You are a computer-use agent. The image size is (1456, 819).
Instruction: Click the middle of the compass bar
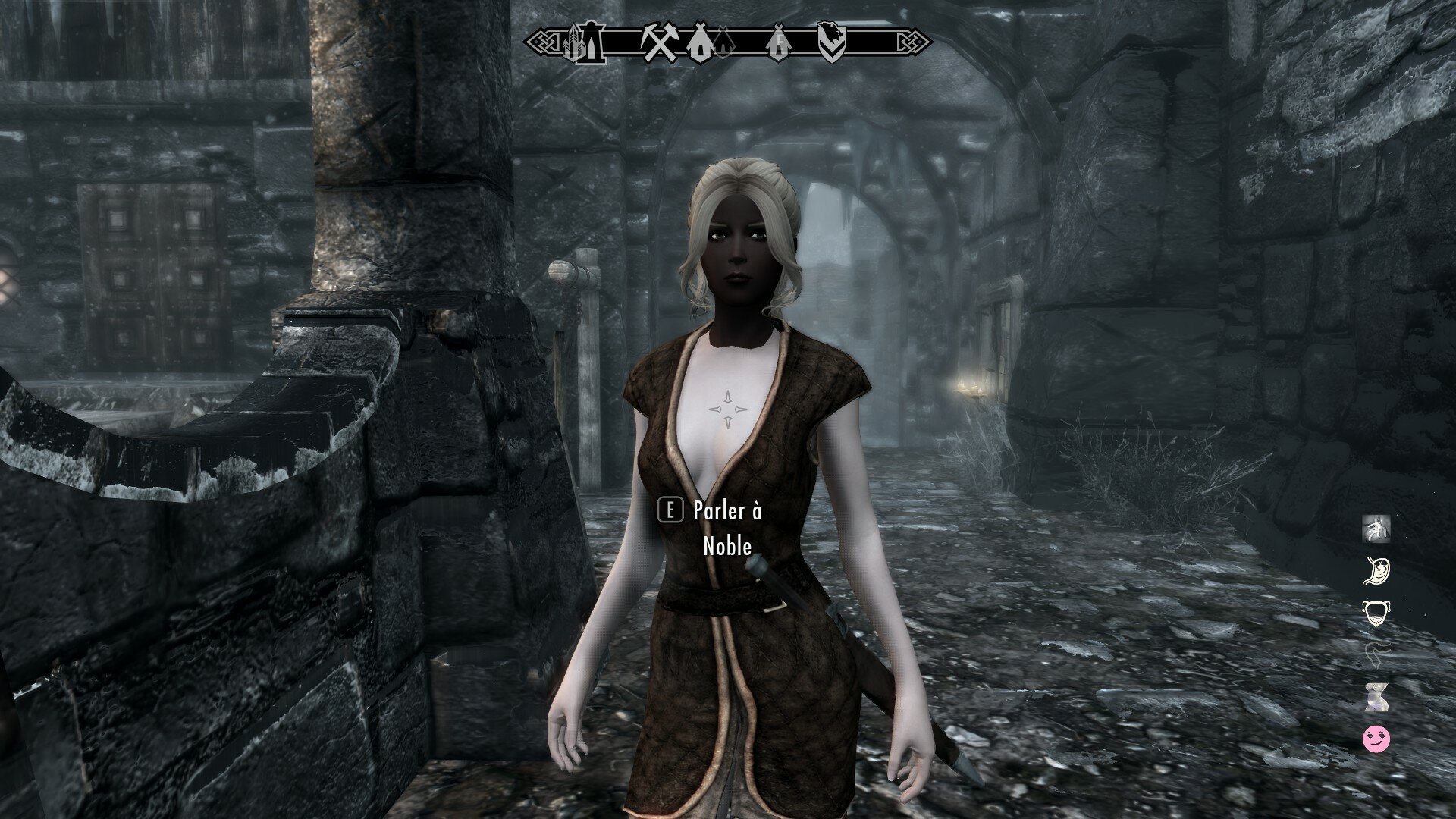click(728, 42)
